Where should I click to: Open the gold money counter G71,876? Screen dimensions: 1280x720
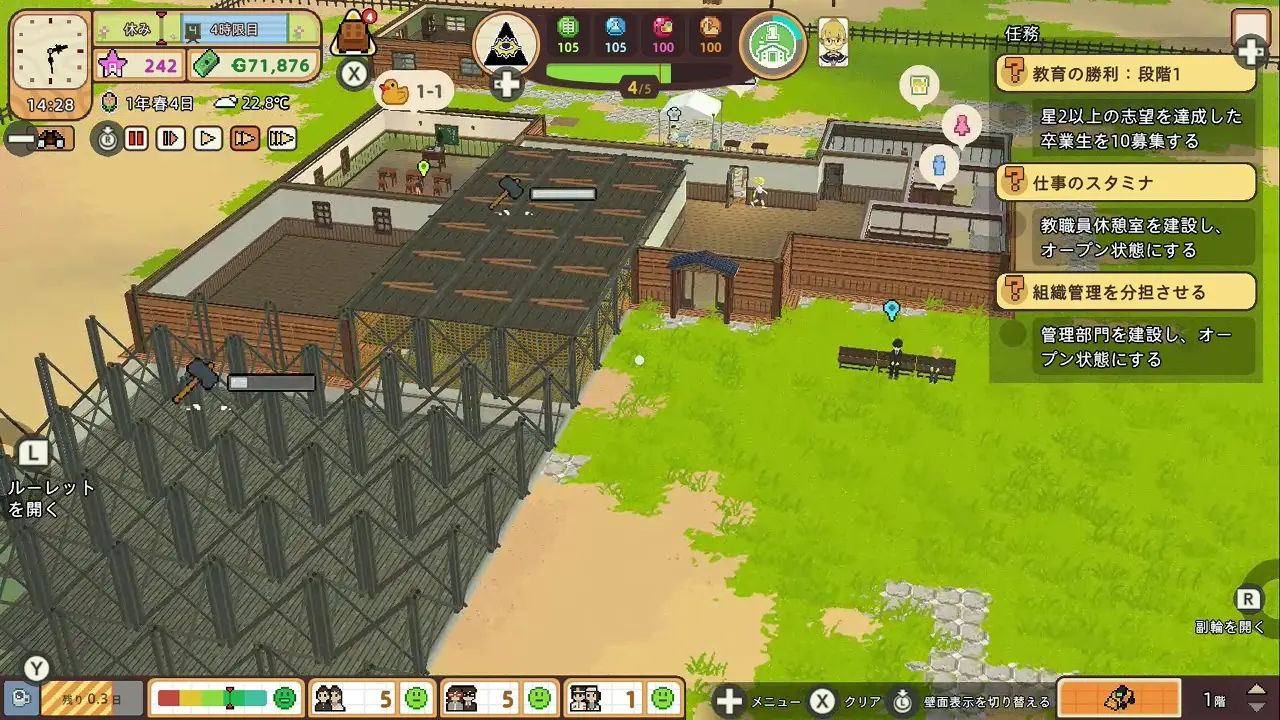(x=254, y=66)
